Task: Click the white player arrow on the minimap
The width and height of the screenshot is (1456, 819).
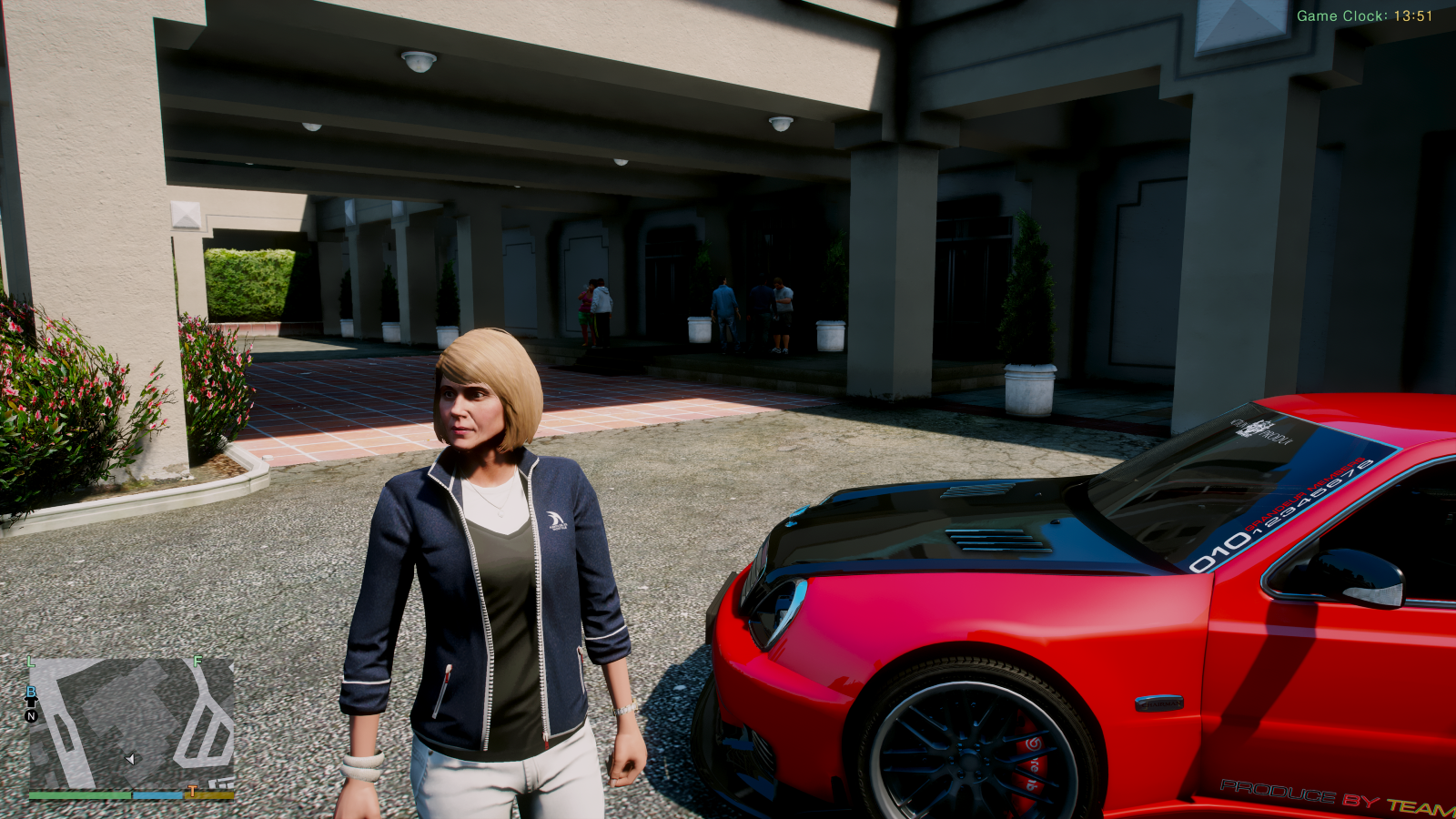Action: 130,759
